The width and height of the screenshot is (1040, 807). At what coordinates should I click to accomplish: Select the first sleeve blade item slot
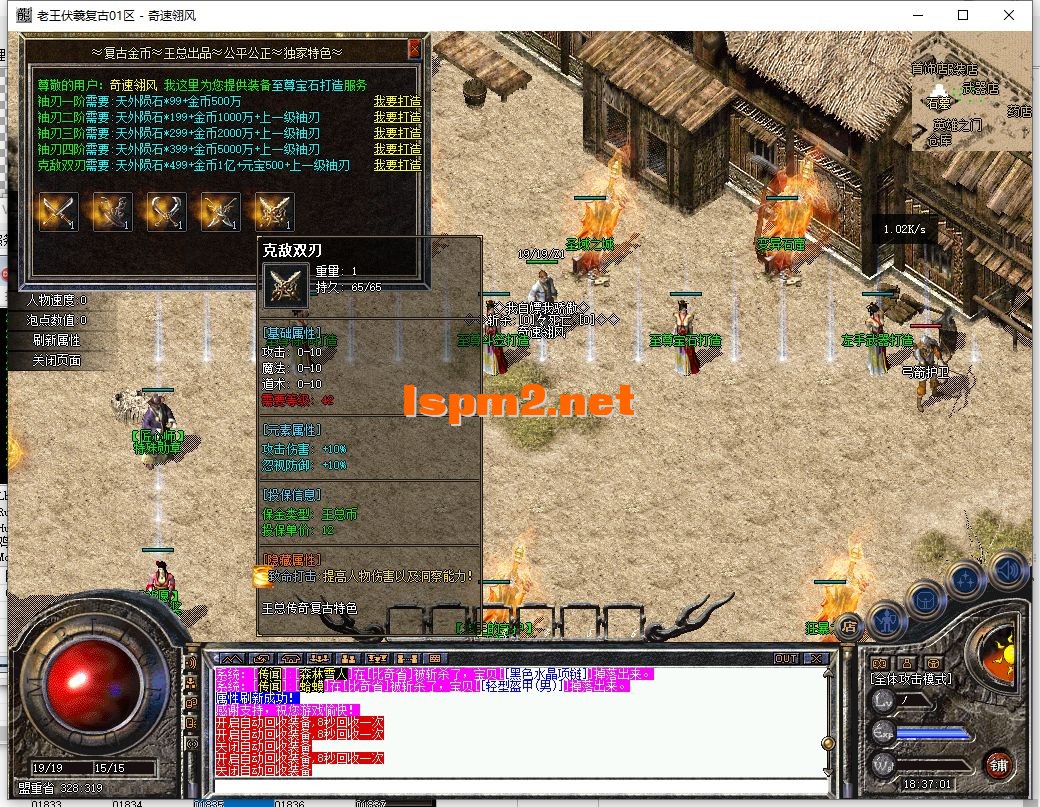(x=58, y=211)
